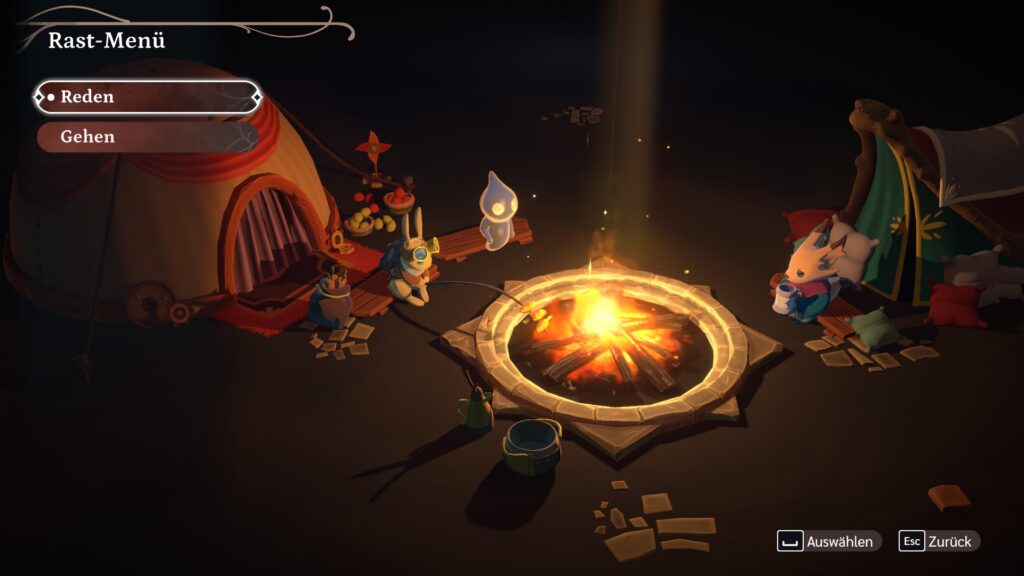
Task: Choose Gehen to leave the camp
Action: 147,137
